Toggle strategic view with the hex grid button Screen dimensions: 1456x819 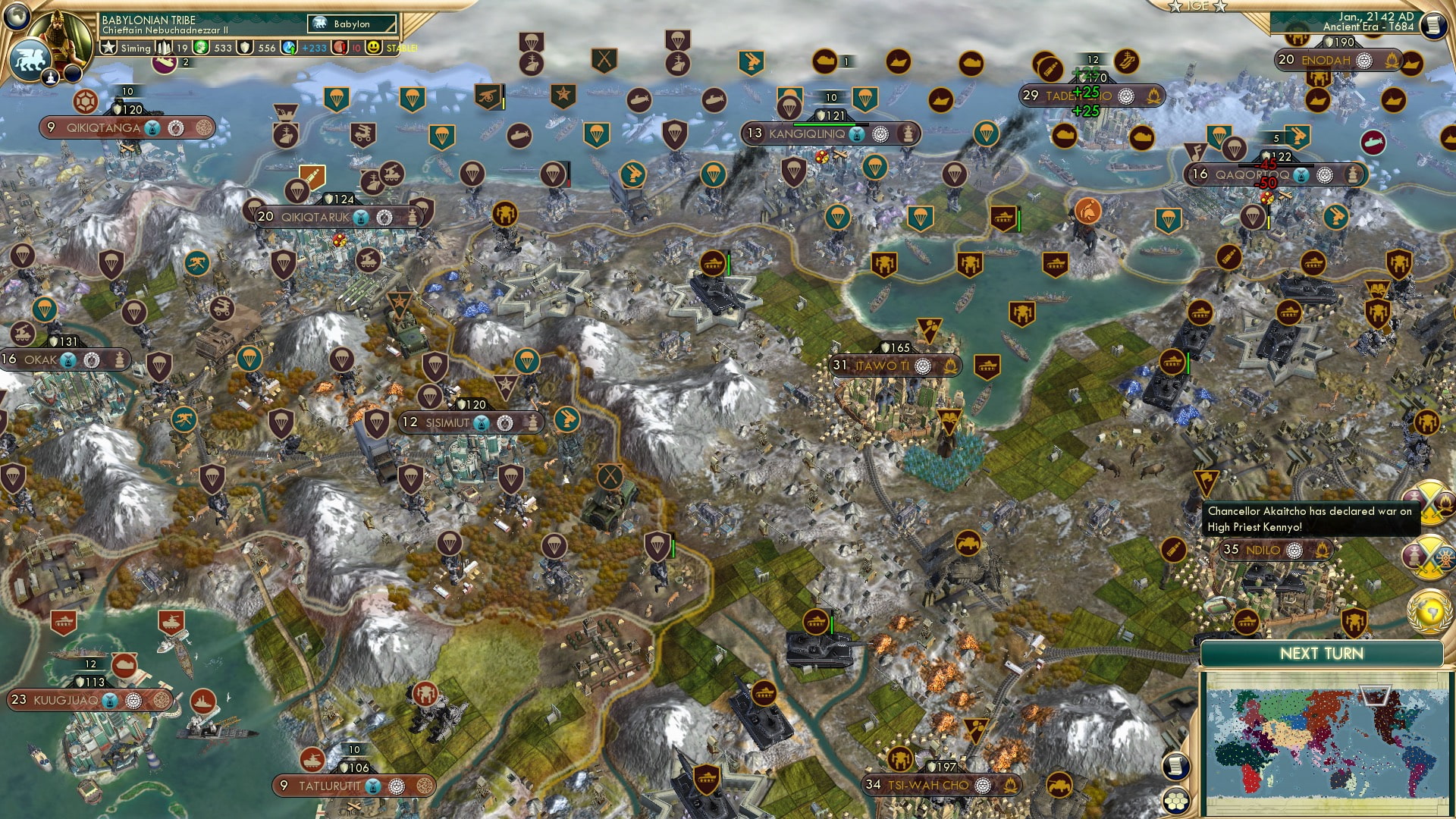(1176, 800)
